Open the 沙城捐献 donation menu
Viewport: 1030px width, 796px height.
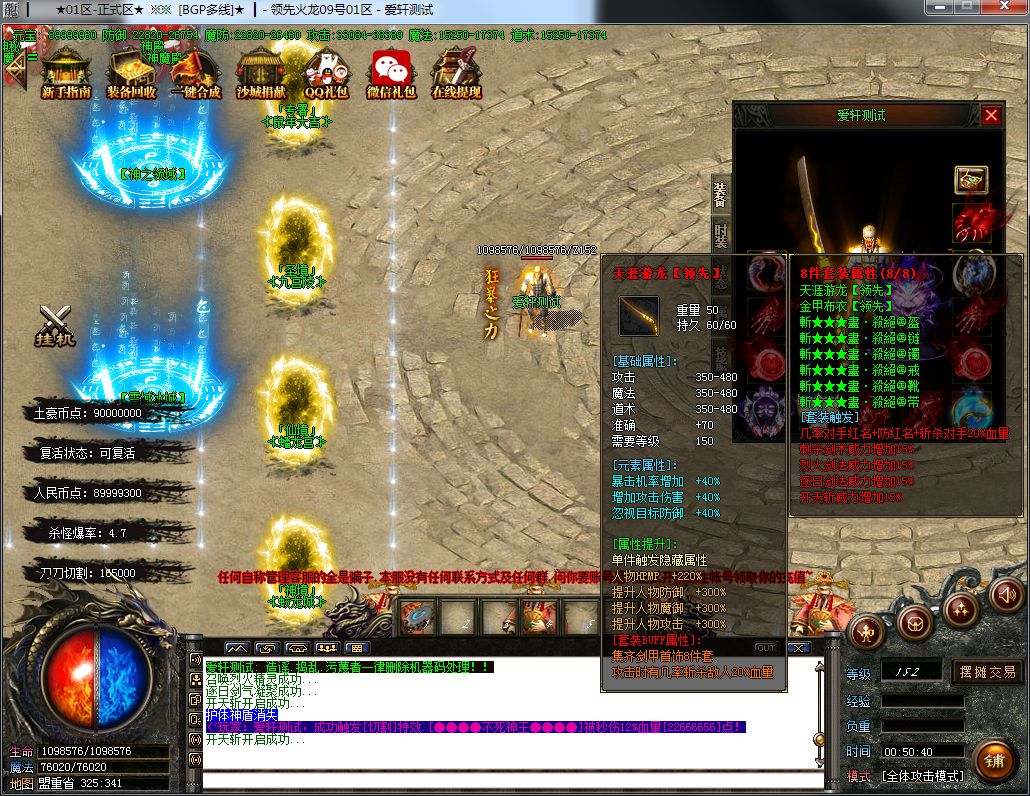pyautogui.click(x=262, y=73)
